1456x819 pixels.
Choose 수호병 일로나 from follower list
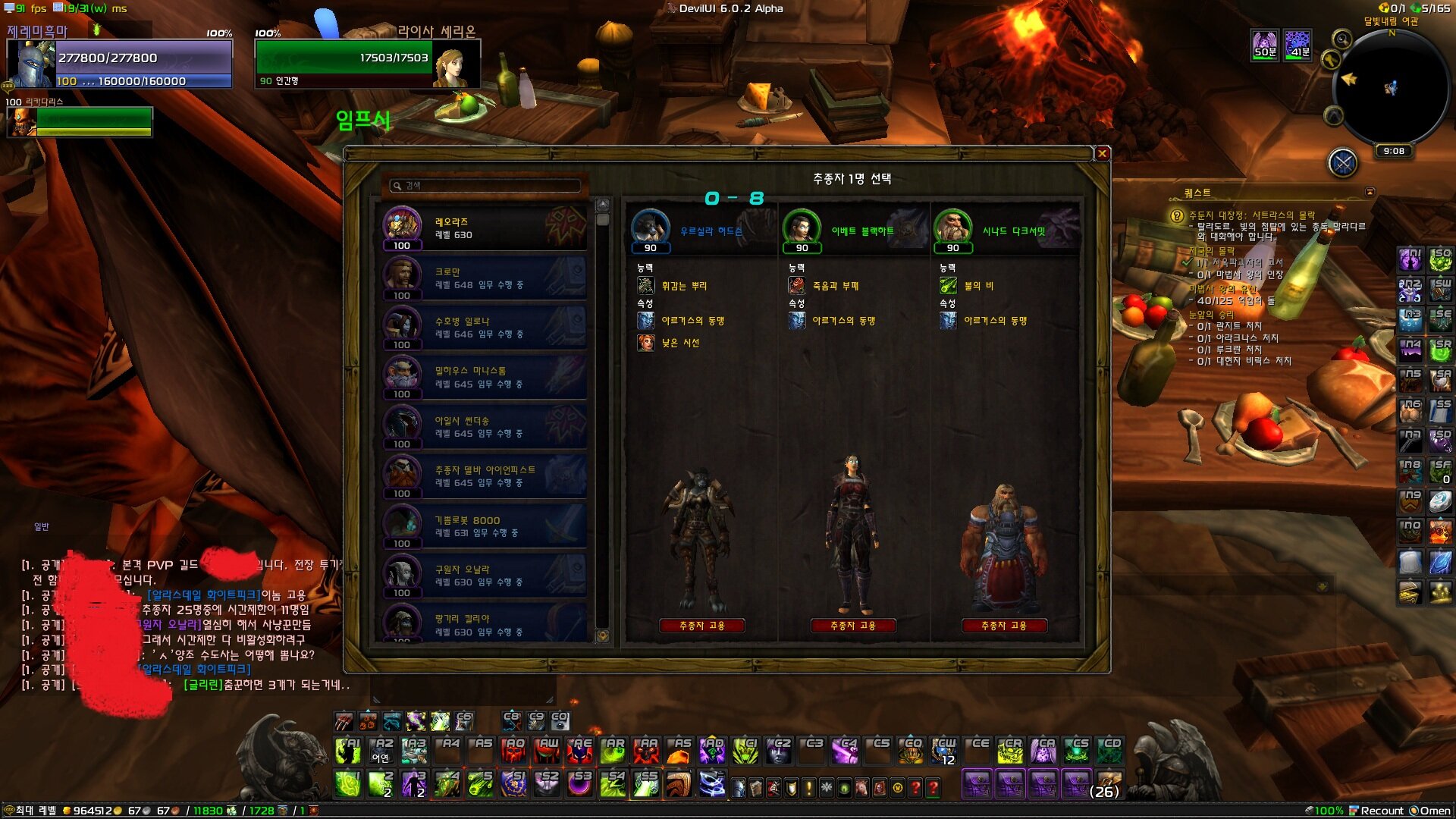point(485,328)
